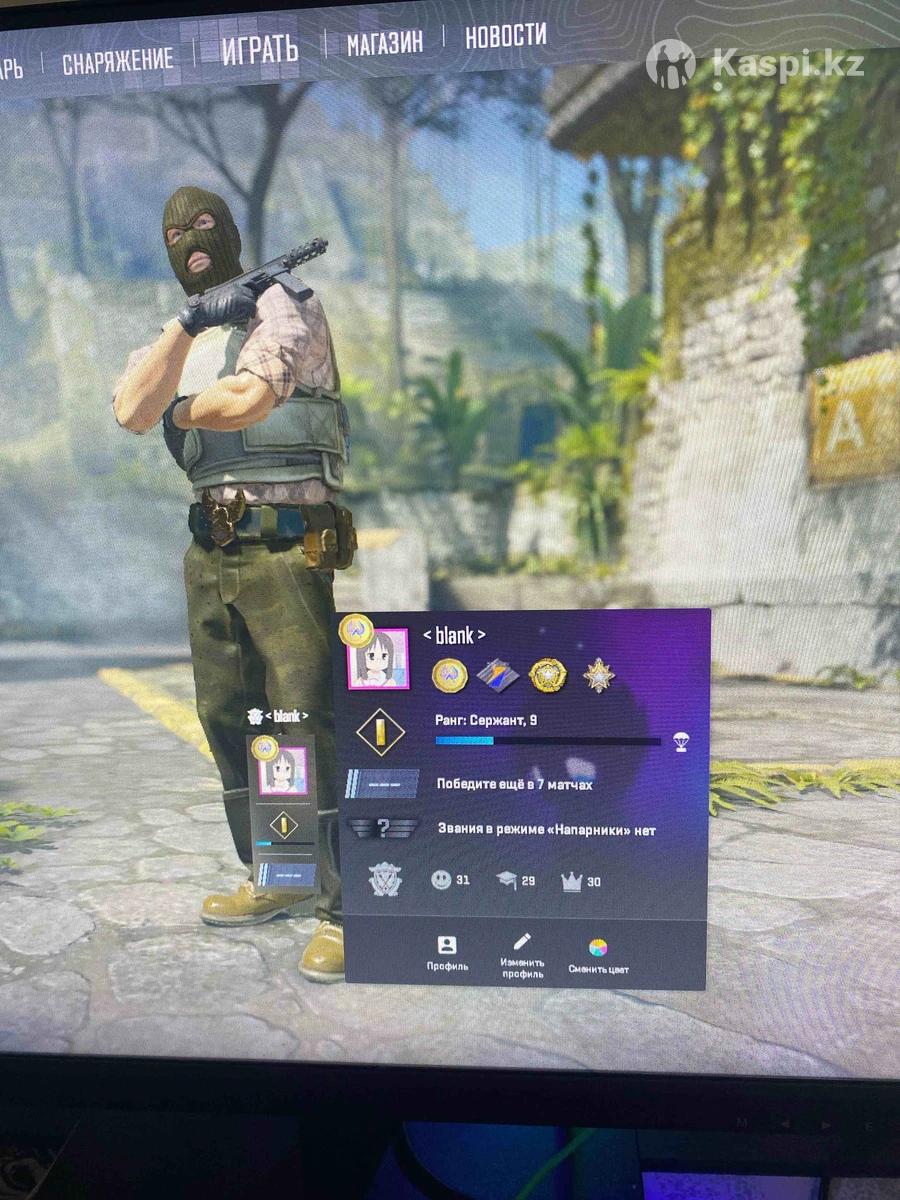Choose Изменить профиль to edit profile
This screenshot has width=900, height=1200.
pyautogui.click(x=522, y=955)
